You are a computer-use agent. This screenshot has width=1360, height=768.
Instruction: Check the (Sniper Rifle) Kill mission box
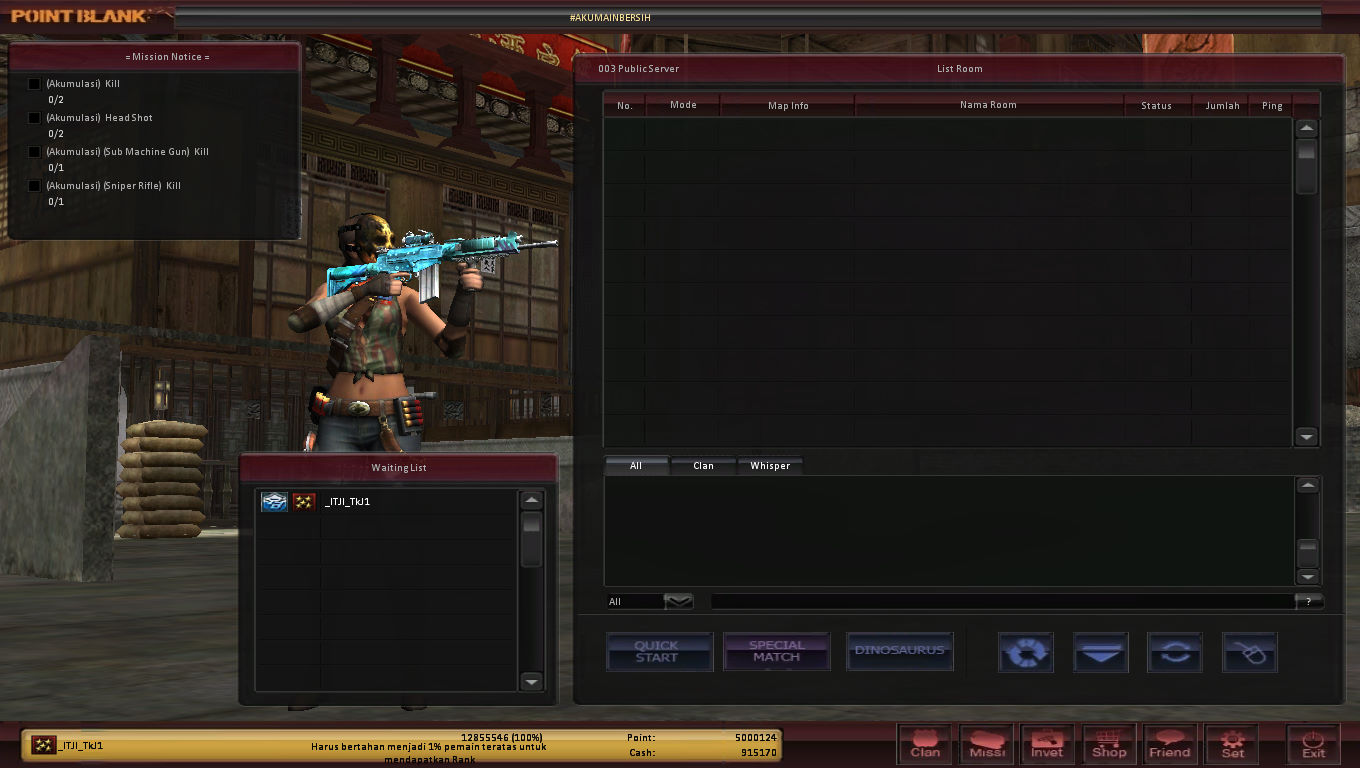coord(34,186)
